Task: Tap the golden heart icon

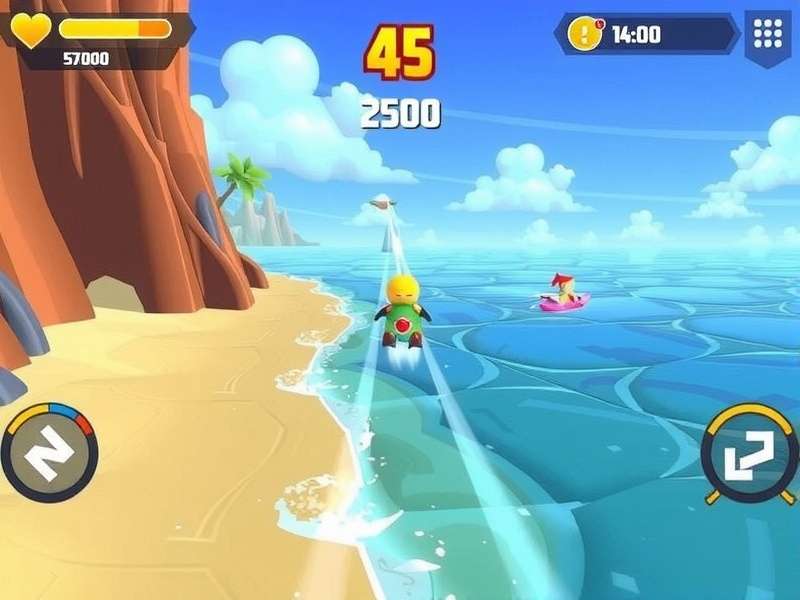Action: [x=30, y=30]
